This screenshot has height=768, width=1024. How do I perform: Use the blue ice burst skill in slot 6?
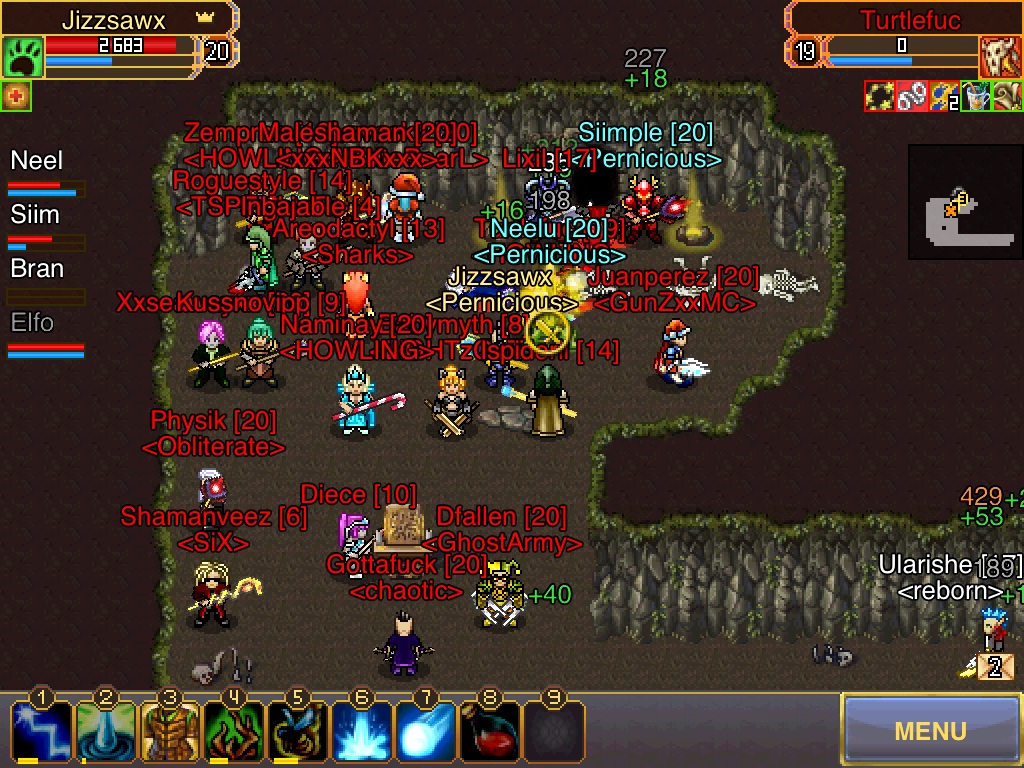pyautogui.click(x=362, y=731)
